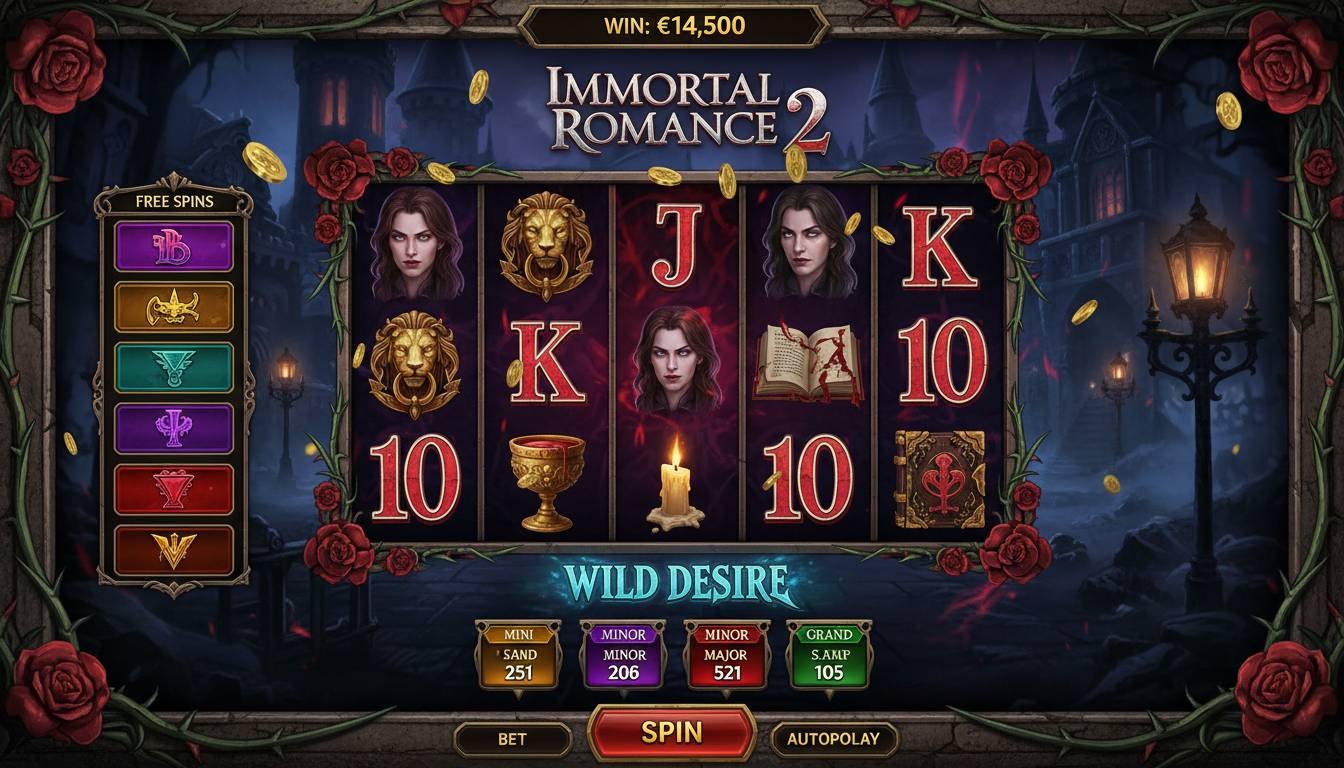Start autoplay with the AUTOPOLAY button
The width and height of the screenshot is (1344, 768).
coord(833,739)
